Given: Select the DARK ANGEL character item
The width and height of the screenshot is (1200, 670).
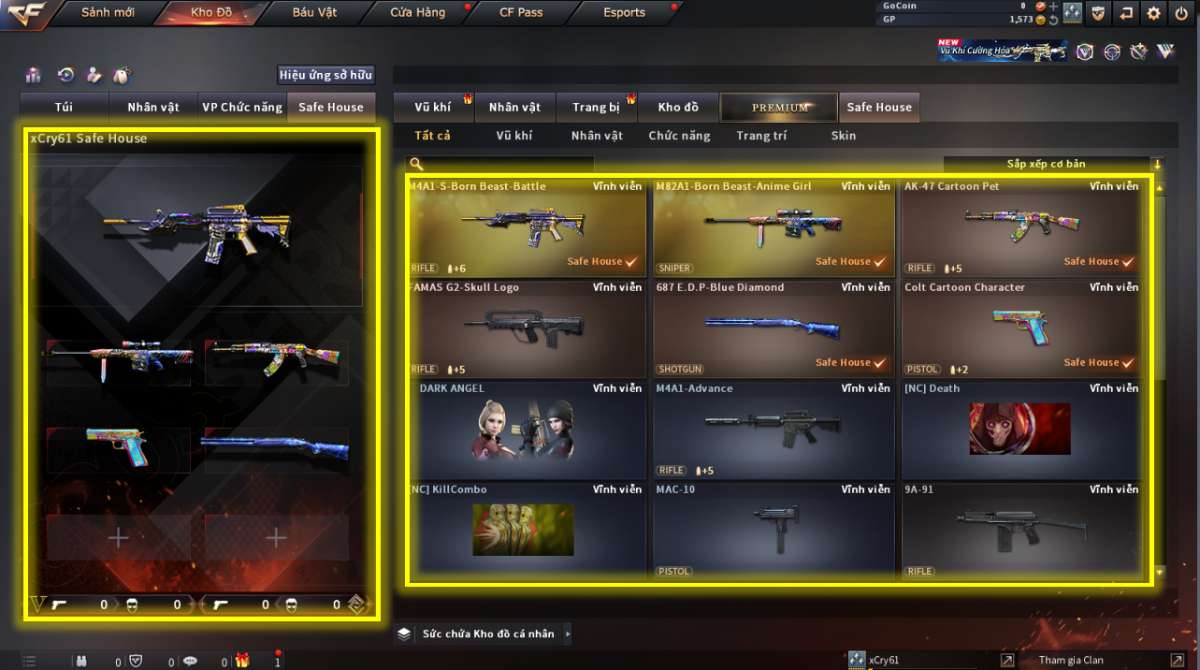Looking at the screenshot, I should (525, 430).
